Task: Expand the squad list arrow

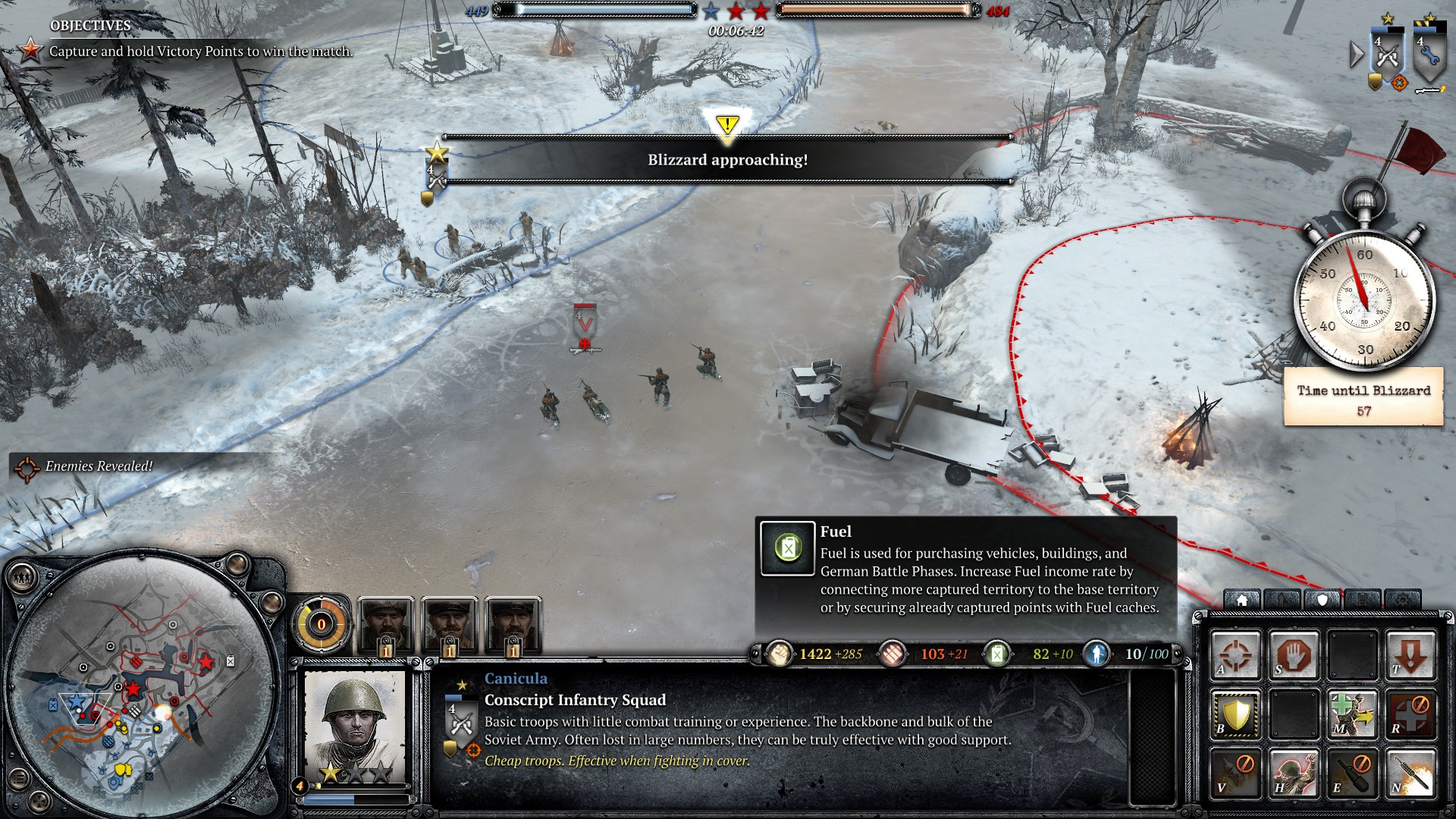Action: click(x=1356, y=54)
